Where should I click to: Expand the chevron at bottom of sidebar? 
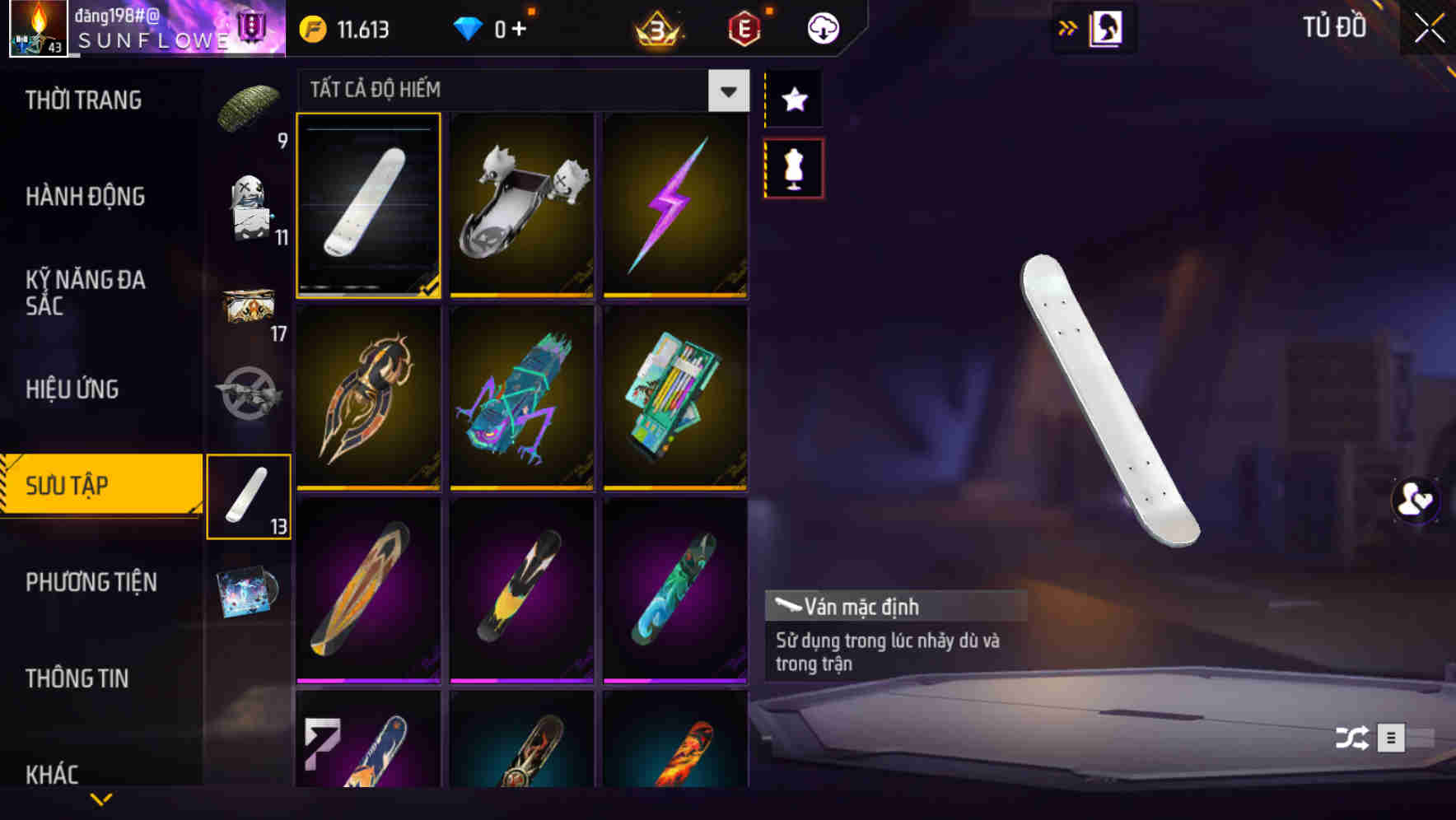pyautogui.click(x=100, y=798)
